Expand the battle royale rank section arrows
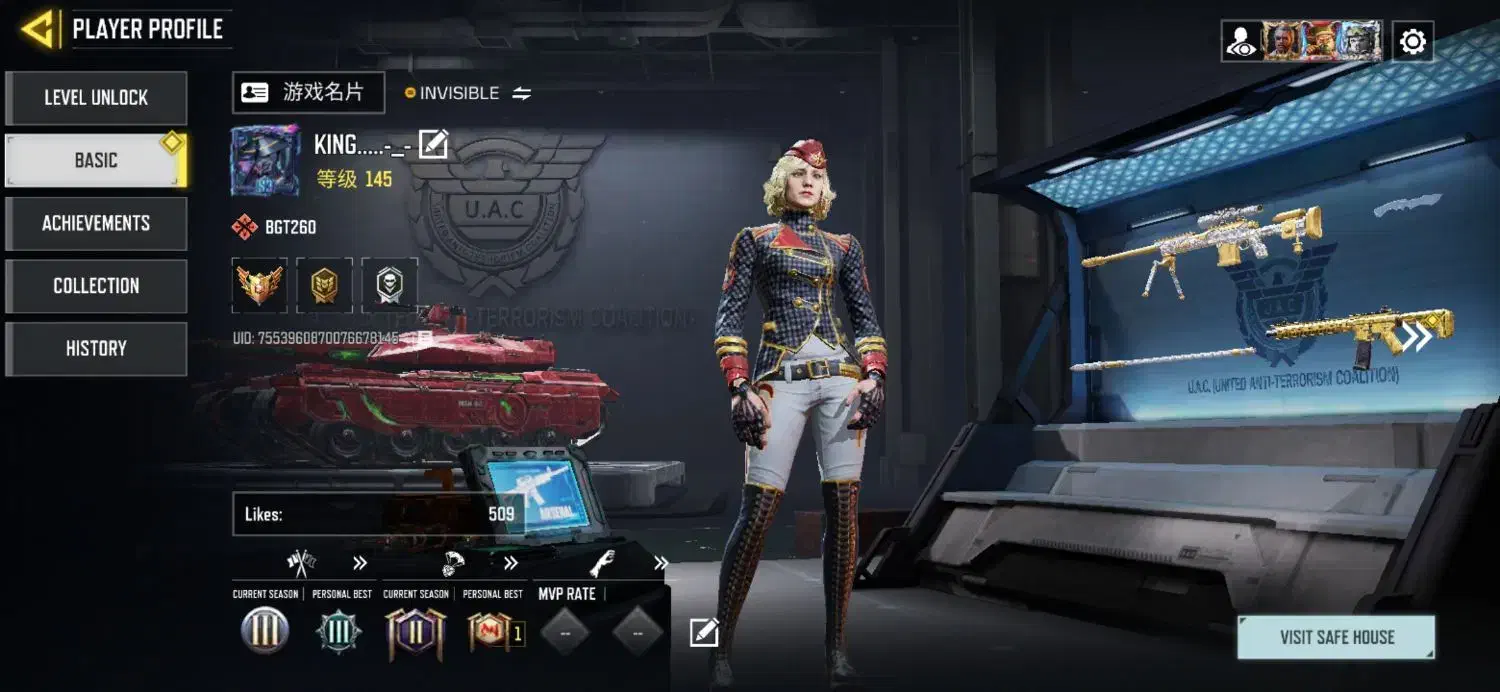Screen dimensions: 1500x692 [x=511, y=563]
